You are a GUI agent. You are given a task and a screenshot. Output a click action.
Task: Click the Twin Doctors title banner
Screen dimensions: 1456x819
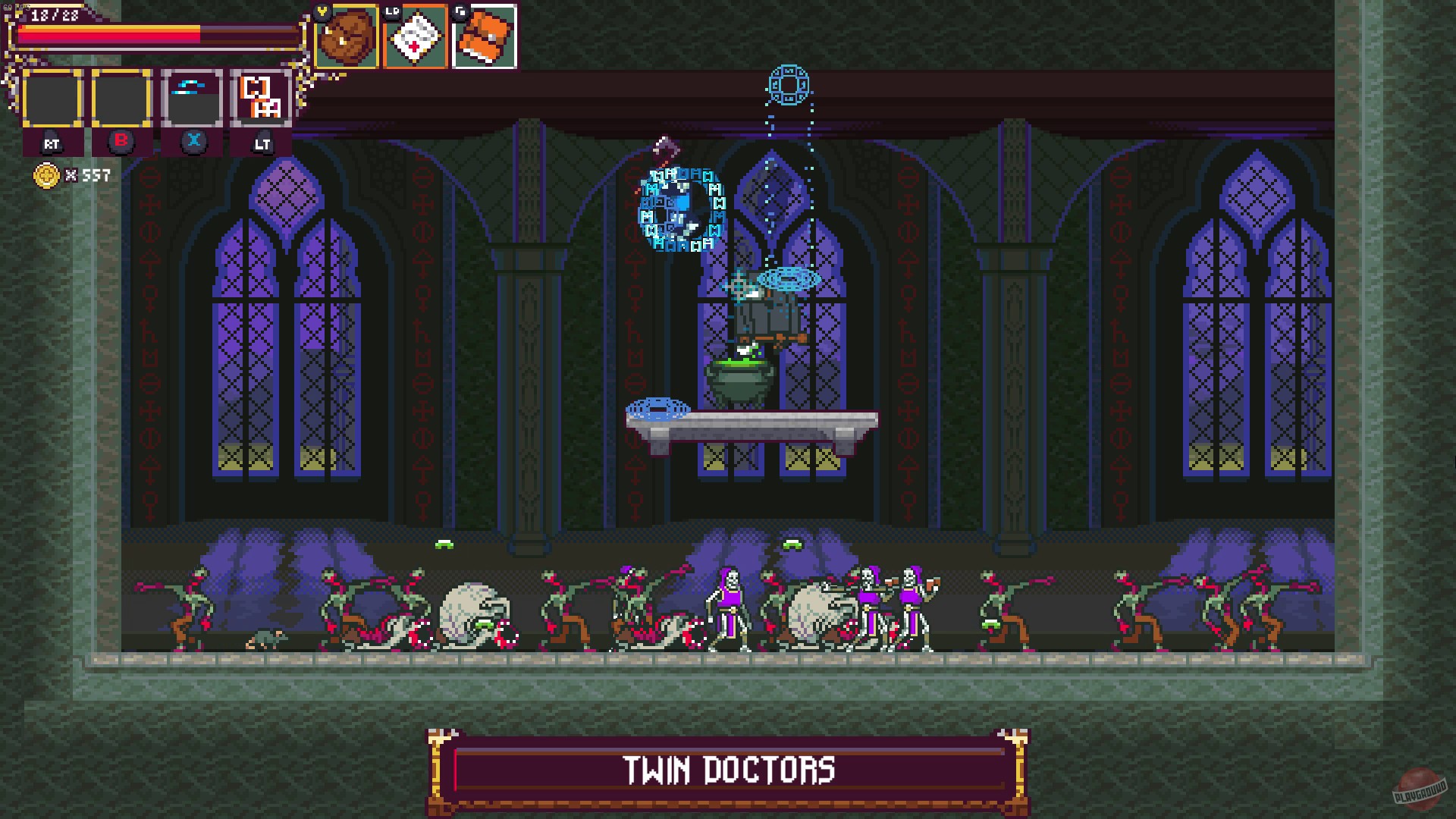[x=728, y=770]
